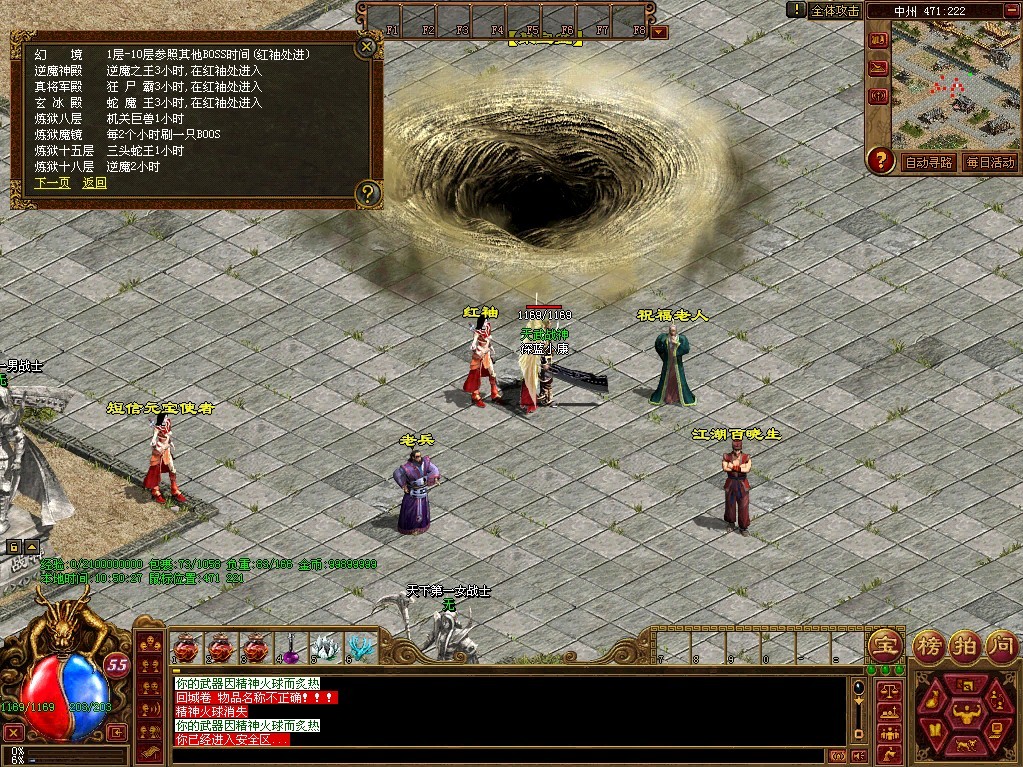1023x767 pixels.
Task: Open character sheet via muscular figure icon
Action: [x=966, y=711]
